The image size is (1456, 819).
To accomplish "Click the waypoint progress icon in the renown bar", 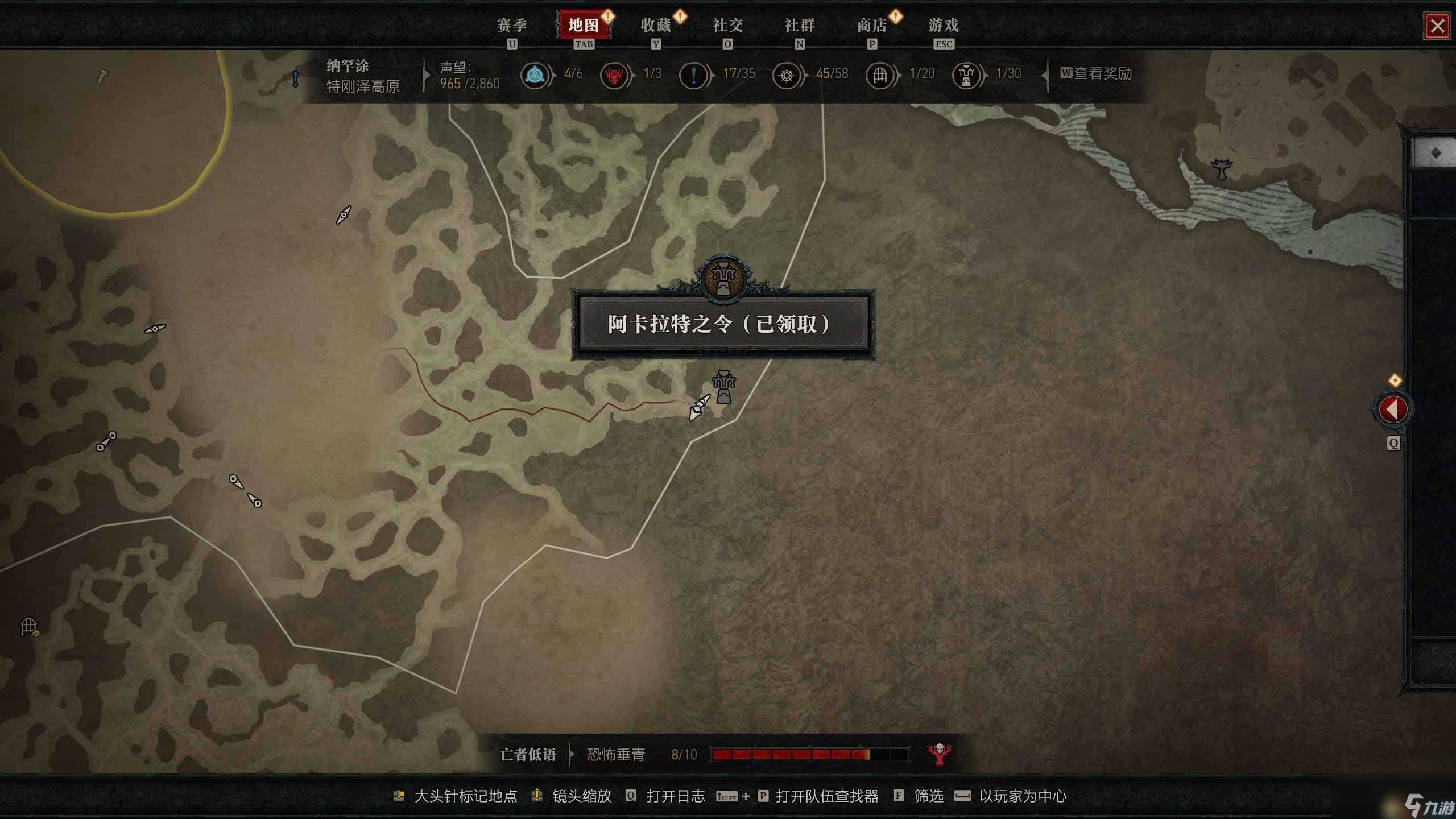I will click(x=535, y=75).
